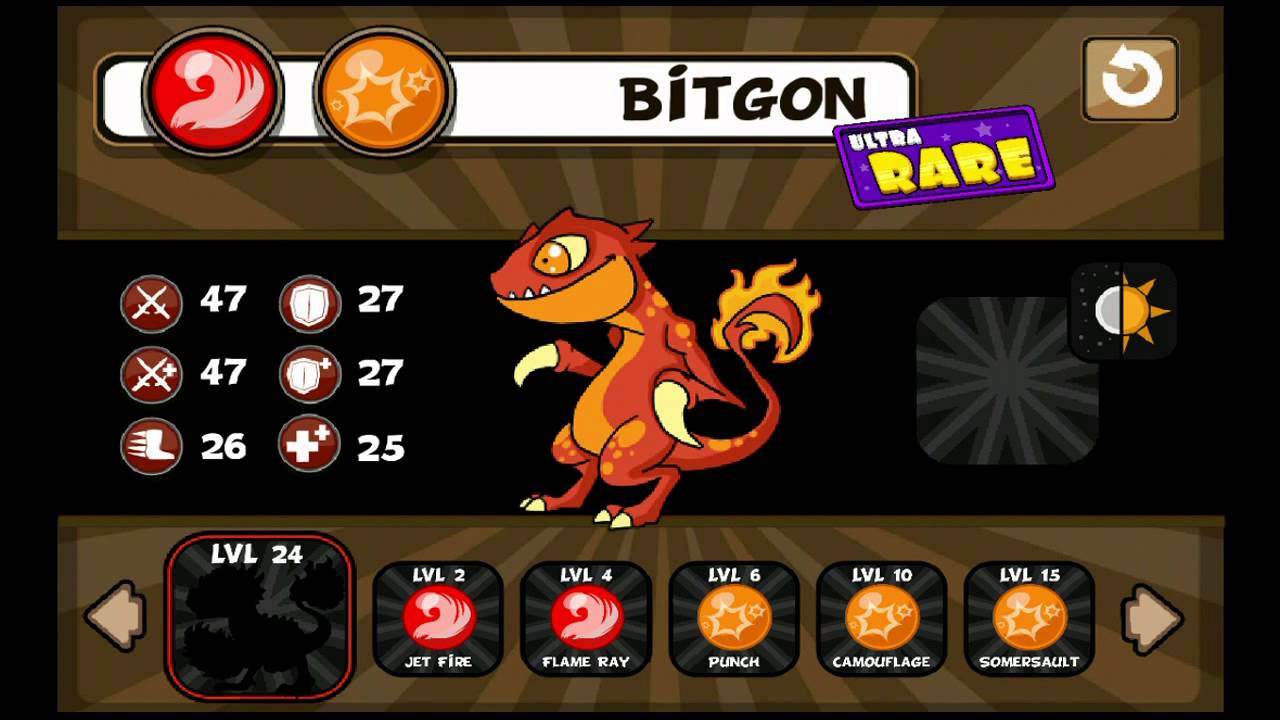Click the shield defense stat icon
The width and height of the screenshot is (1280, 720).
pos(309,303)
